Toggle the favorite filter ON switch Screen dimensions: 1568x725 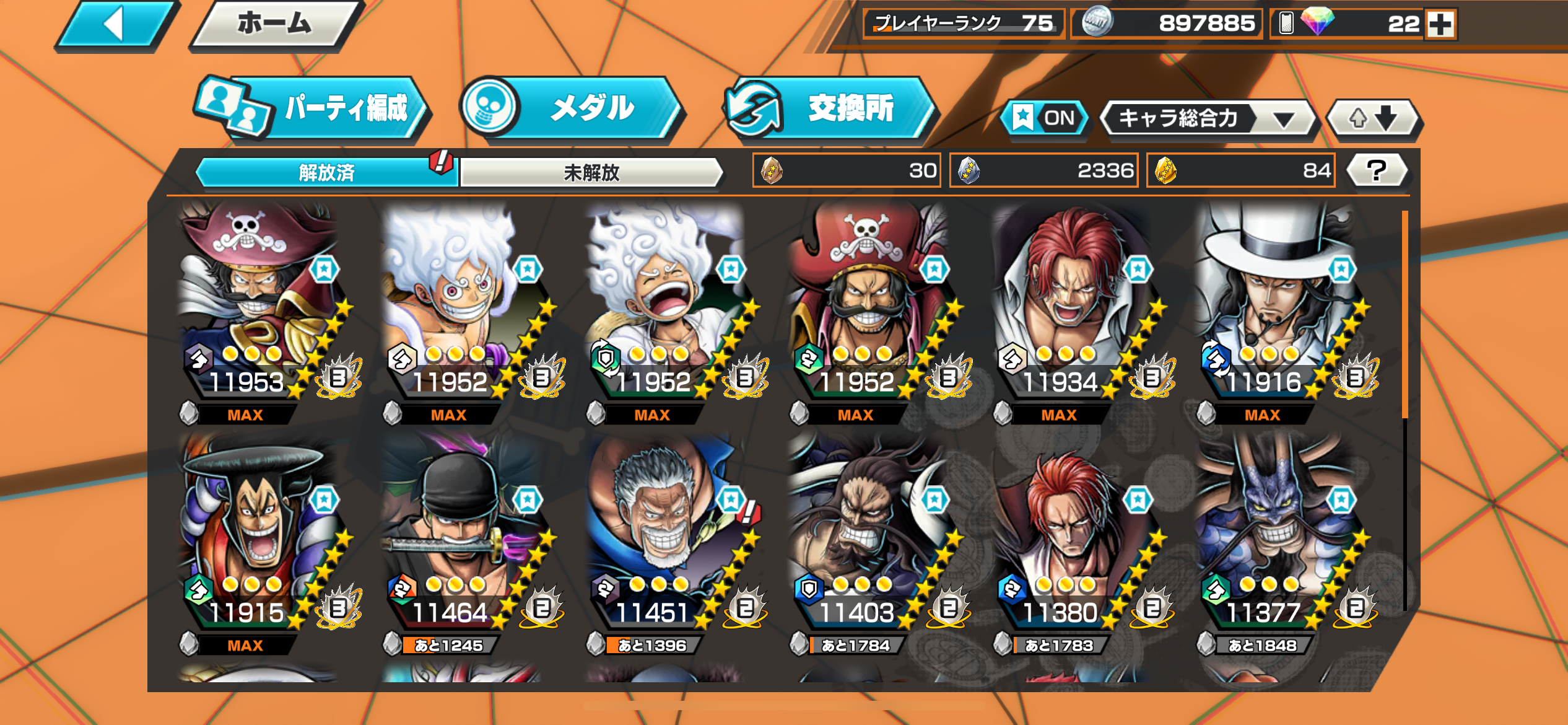[x=1045, y=118]
